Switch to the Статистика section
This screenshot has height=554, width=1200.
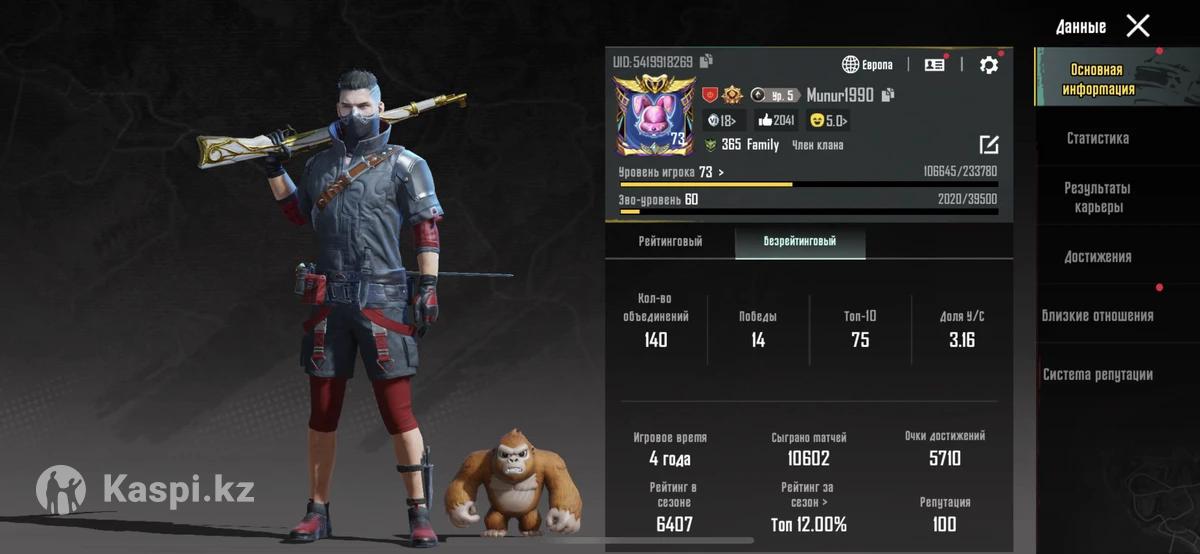click(1097, 139)
